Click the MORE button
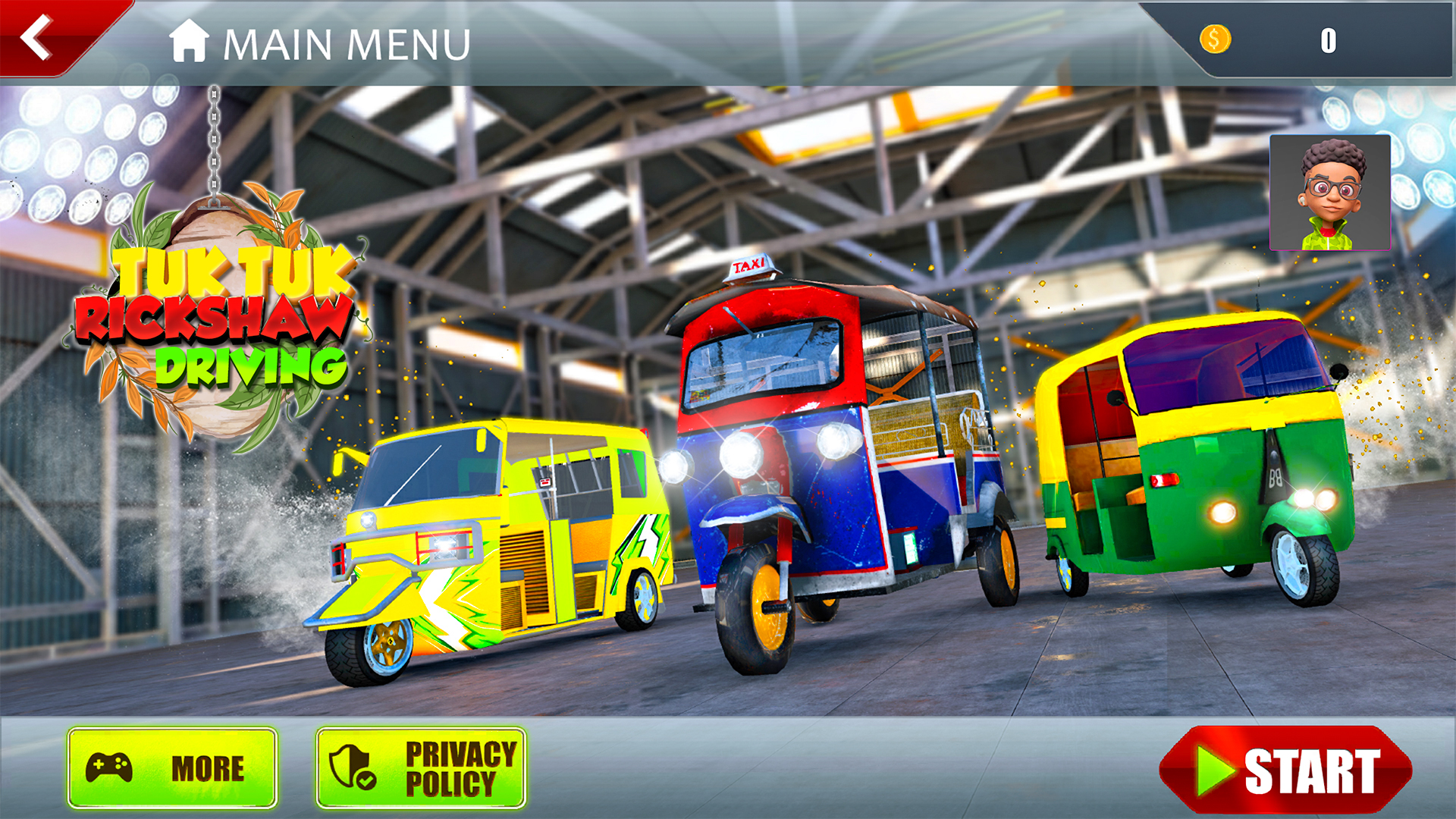This screenshot has width=1456, height=819. (x=173, y=767)
